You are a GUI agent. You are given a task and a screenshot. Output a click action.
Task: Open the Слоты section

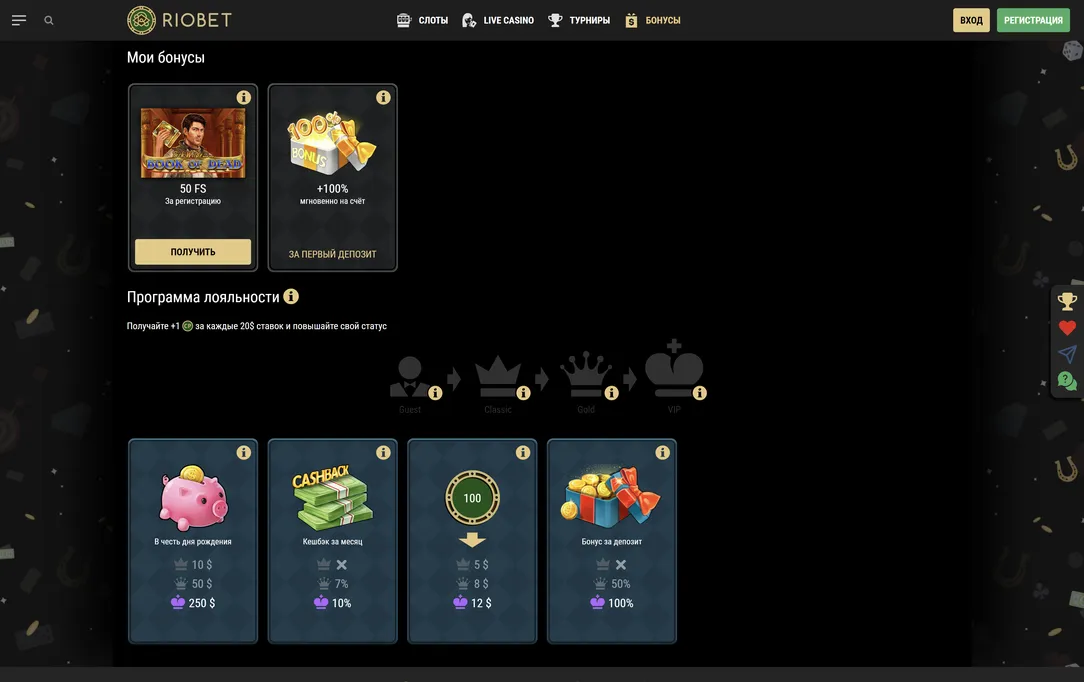[422, 20]
